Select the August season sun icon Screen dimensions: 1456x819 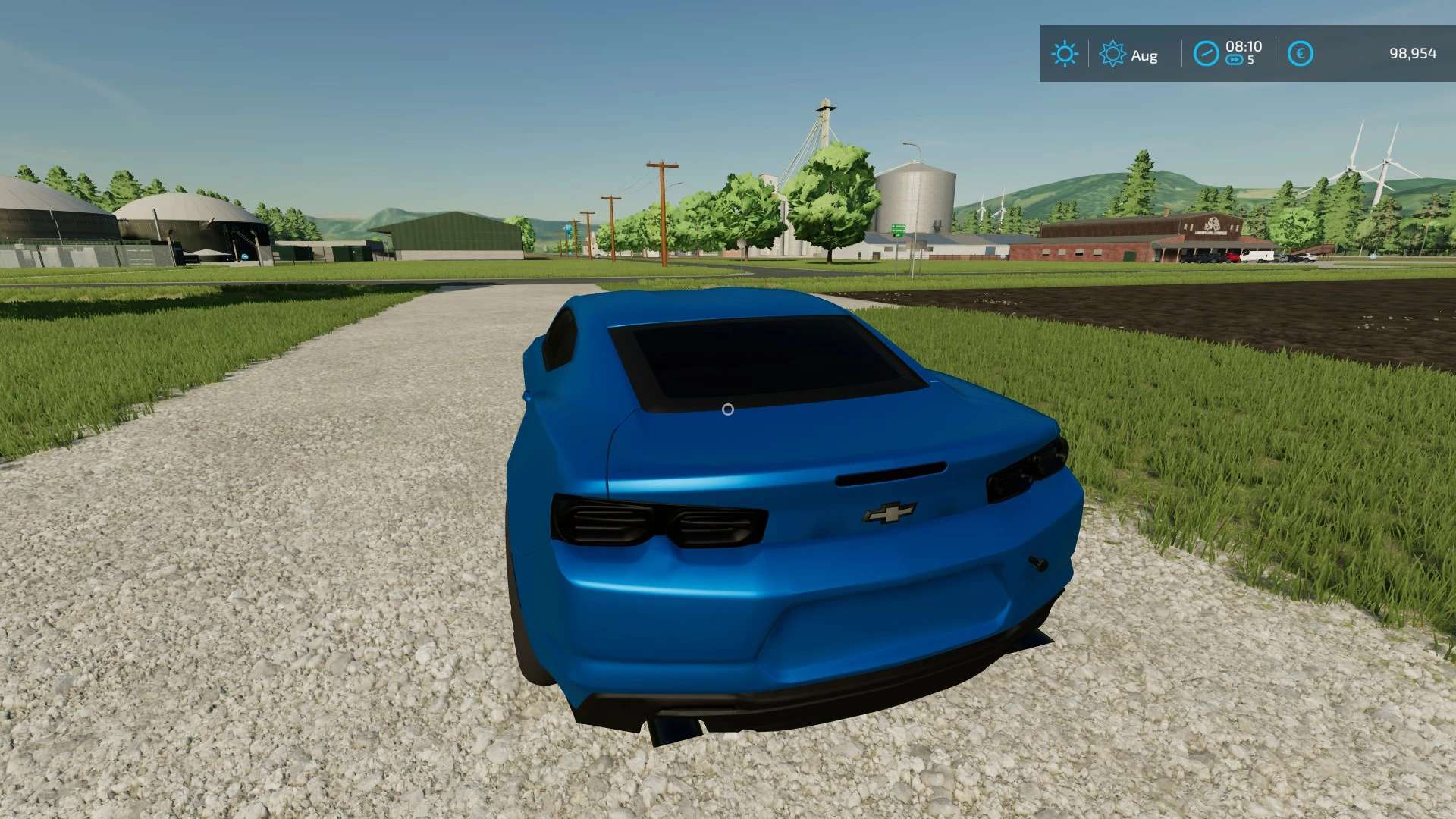click(x=1112, y=54)
